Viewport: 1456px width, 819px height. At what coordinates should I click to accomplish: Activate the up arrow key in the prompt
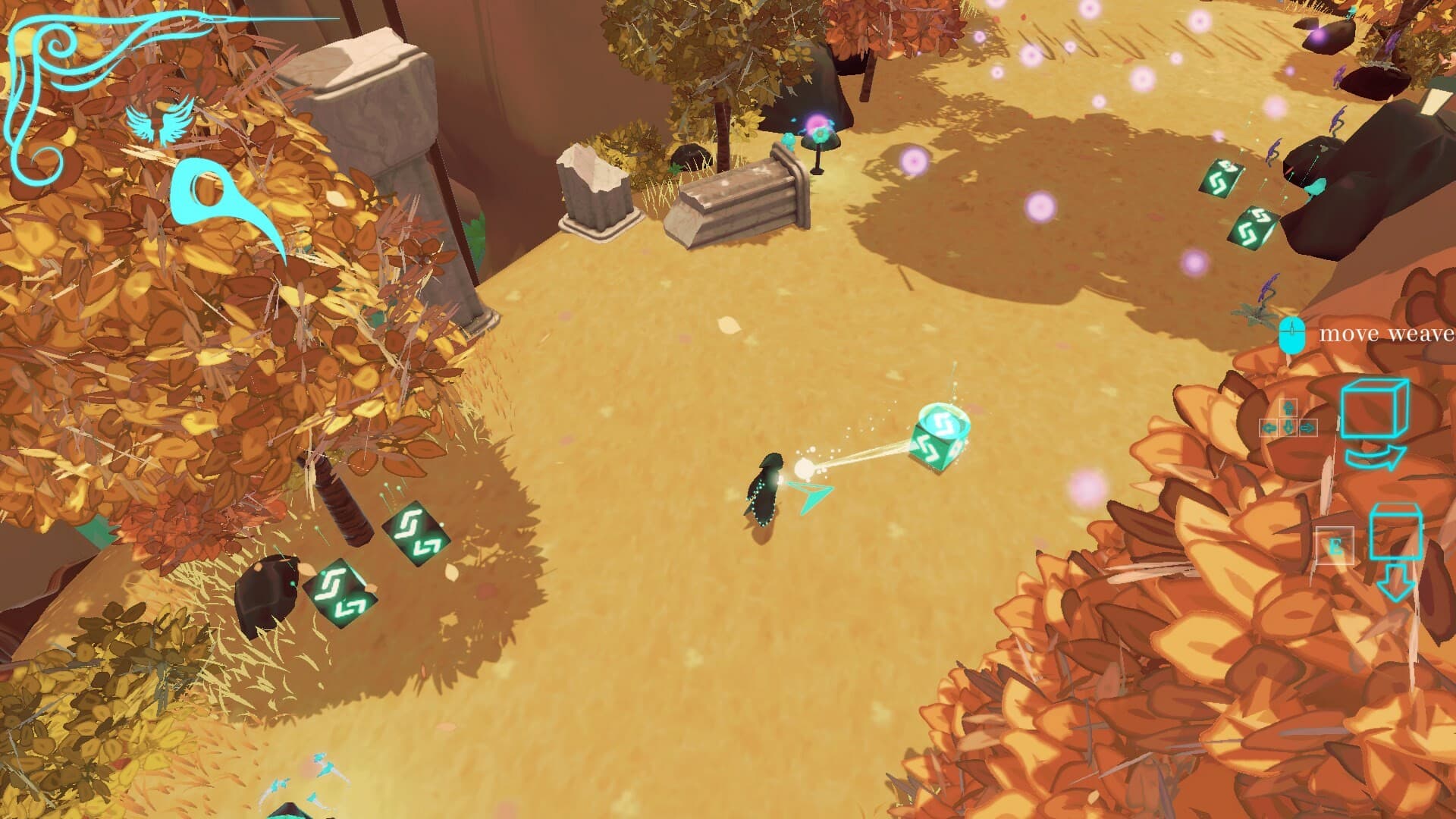pyautogui.click(x=1288, y=406)
